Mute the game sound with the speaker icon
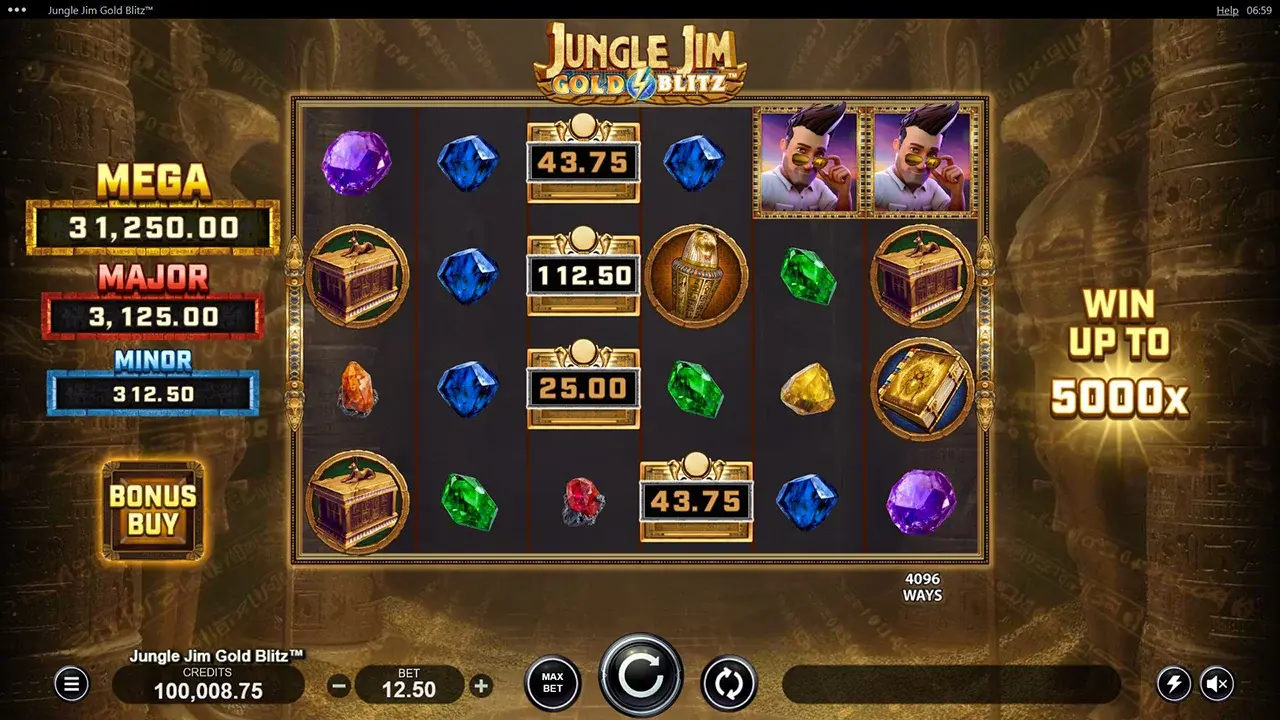1280x720 pixels. [x=1218, y=684]
